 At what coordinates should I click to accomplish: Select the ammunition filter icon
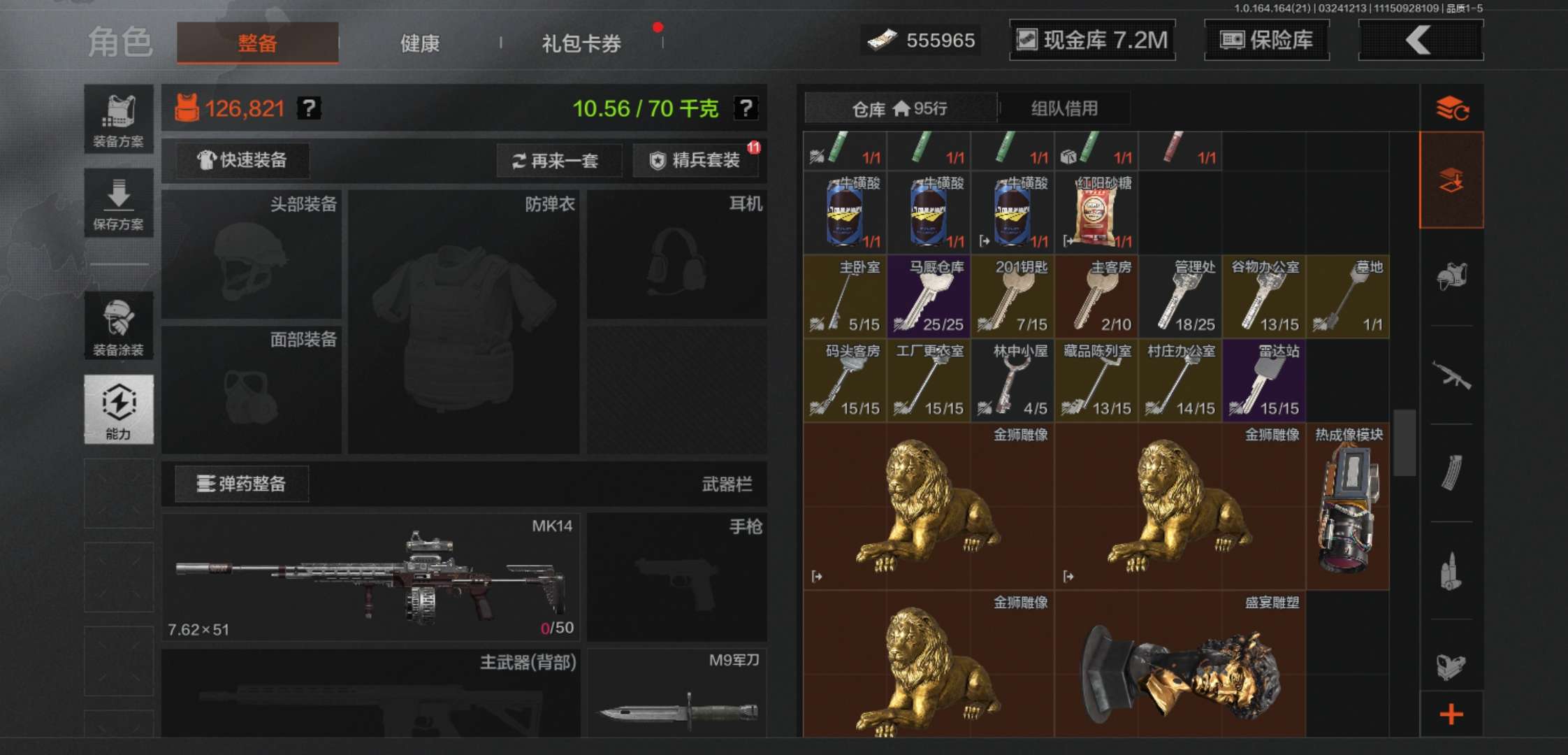tap(1453, 568)
